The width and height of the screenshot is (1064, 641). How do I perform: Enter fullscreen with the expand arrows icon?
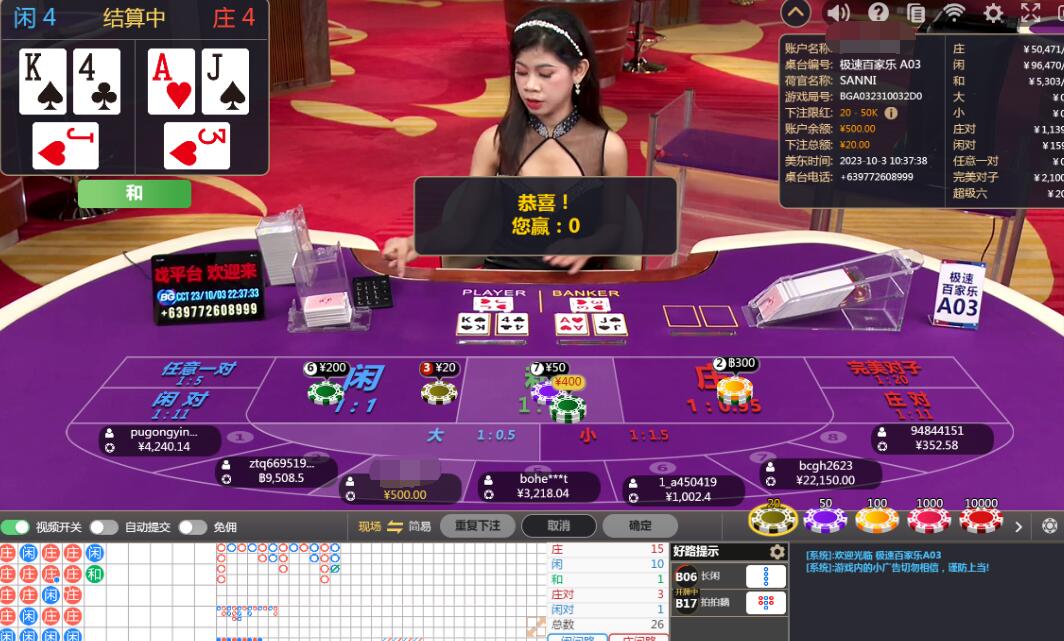click(1031, 12)
